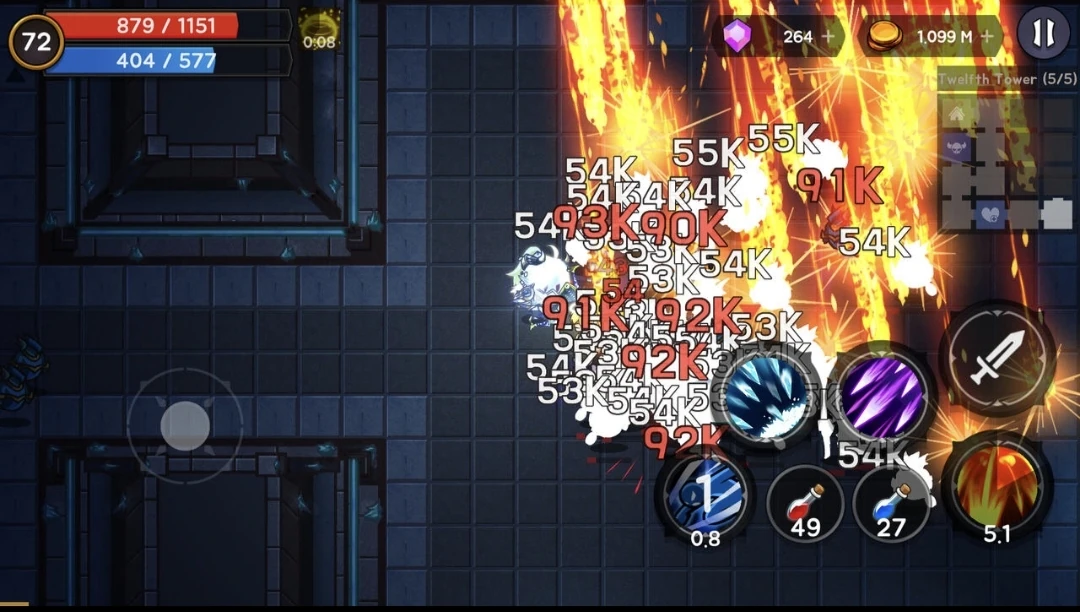Tap the plus next to the purple gems
Screen dimensions: 1080x612
click(828, 37)
